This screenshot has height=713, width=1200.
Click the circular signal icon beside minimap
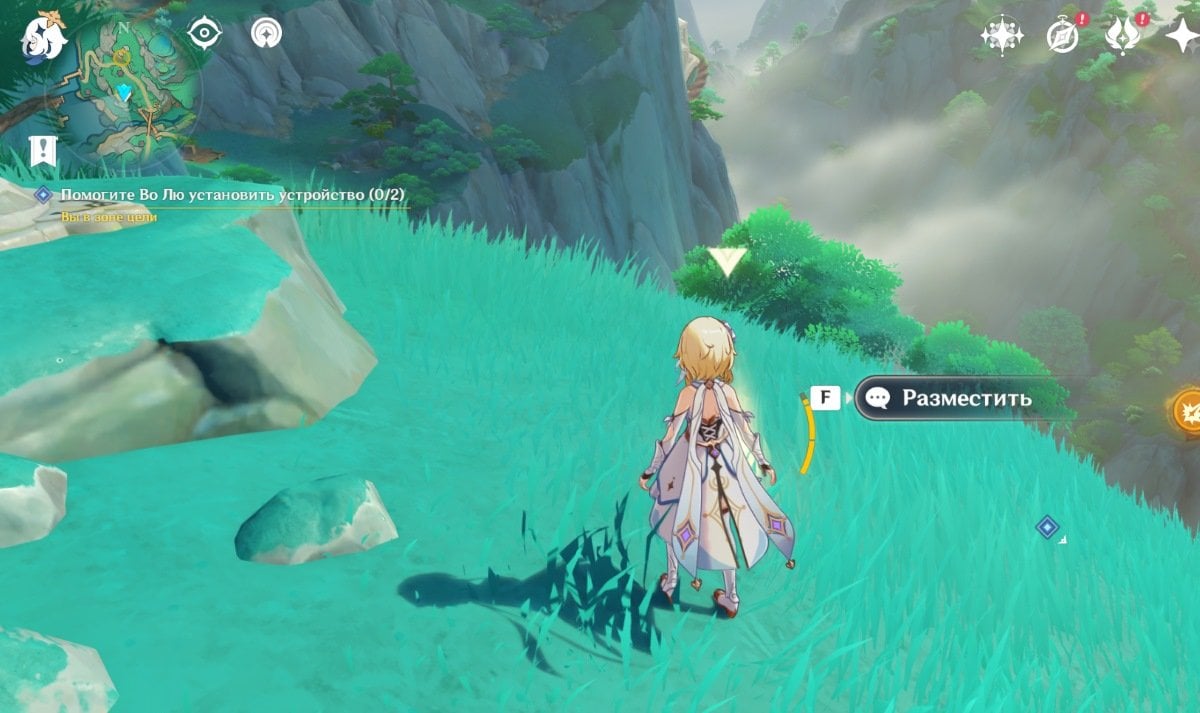click(x=266, y=34)
